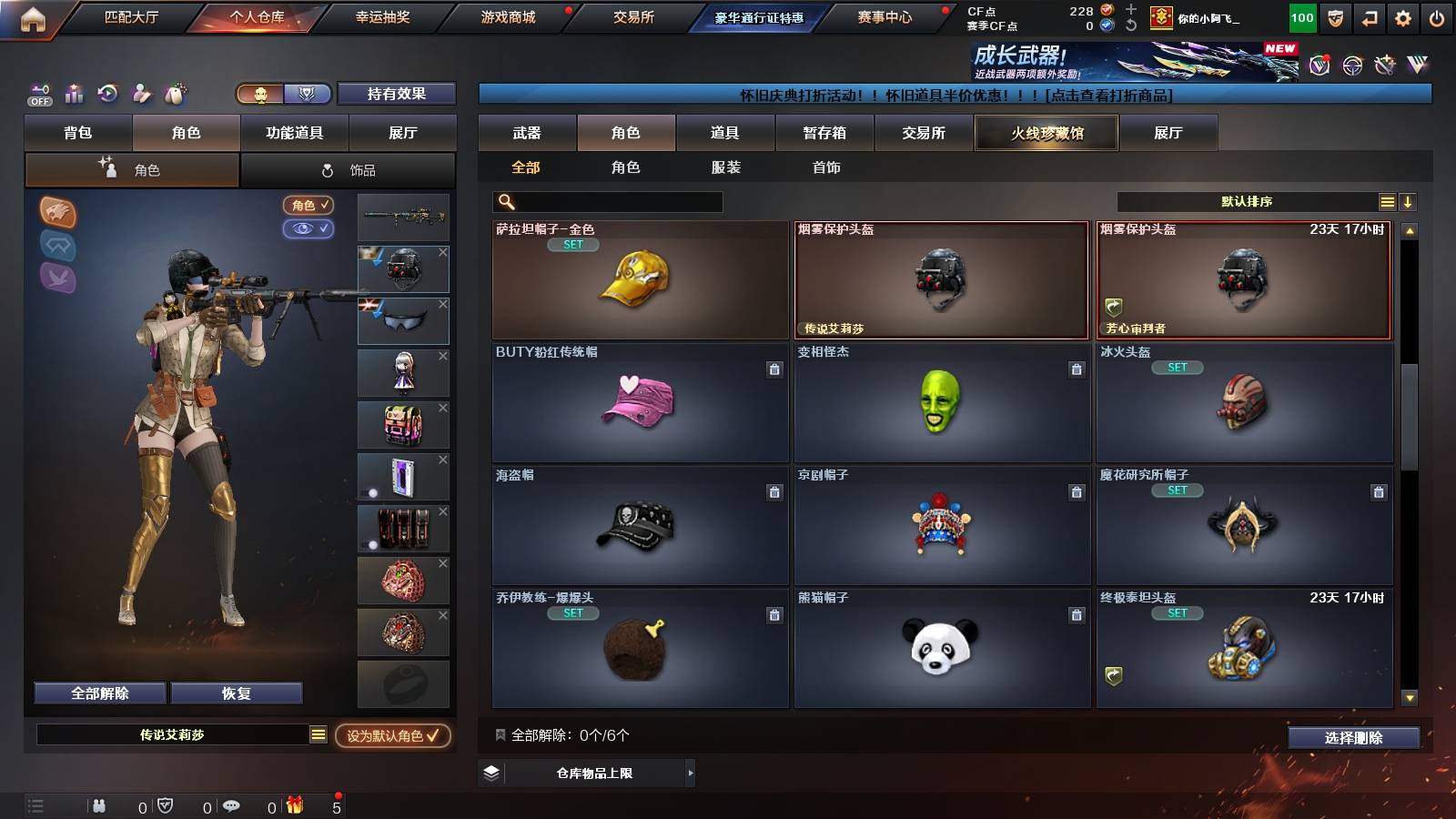1456x819 pixels.
Task: Click the settings gear icon at top right
Action: coord(1402,16)
